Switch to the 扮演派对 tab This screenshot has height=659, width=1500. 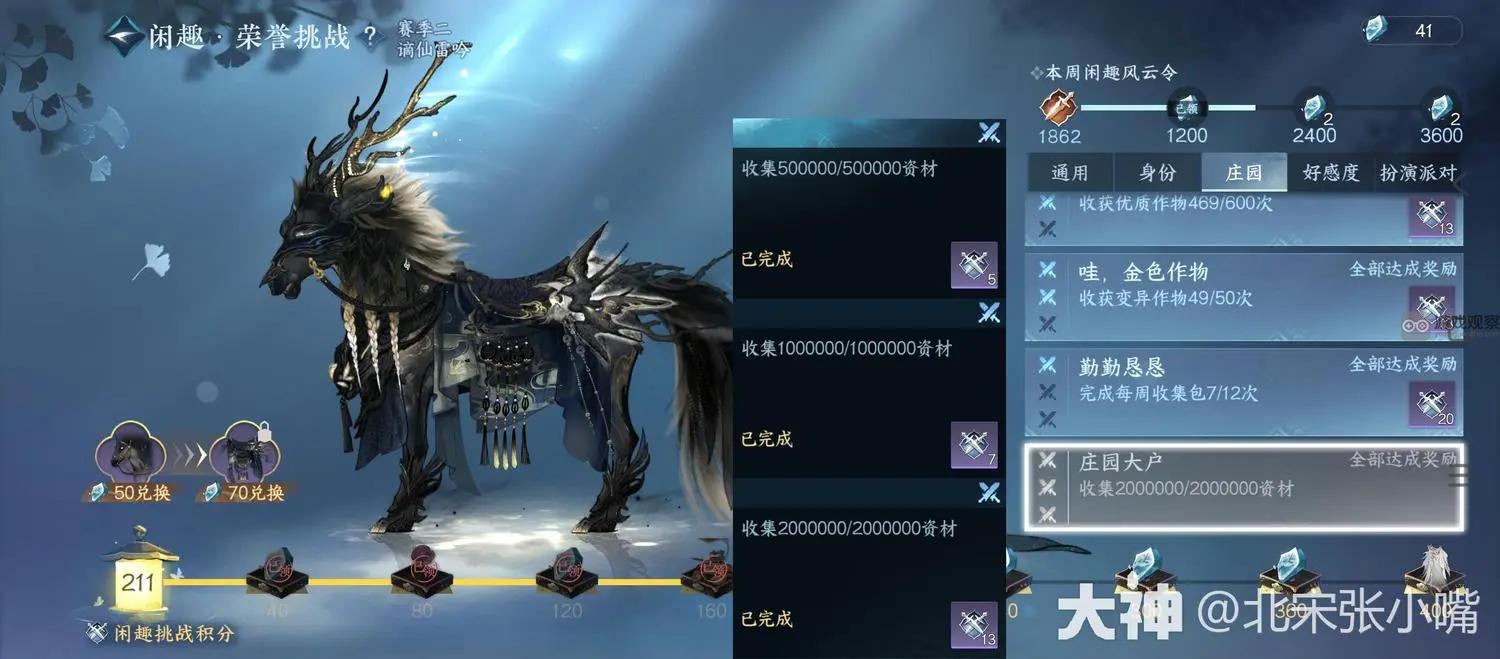(1418, 173)
